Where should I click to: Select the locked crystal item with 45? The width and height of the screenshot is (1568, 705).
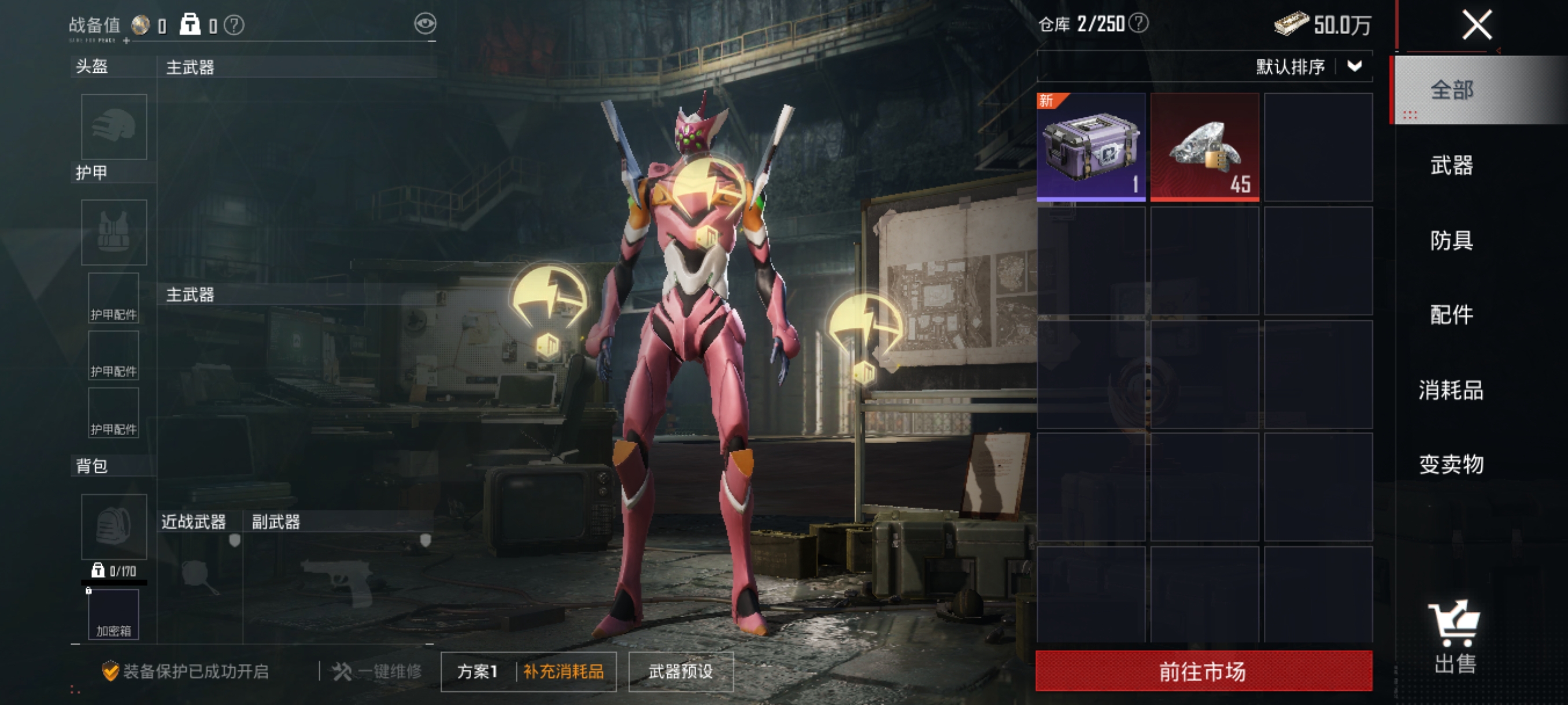tap(1204, 147)
